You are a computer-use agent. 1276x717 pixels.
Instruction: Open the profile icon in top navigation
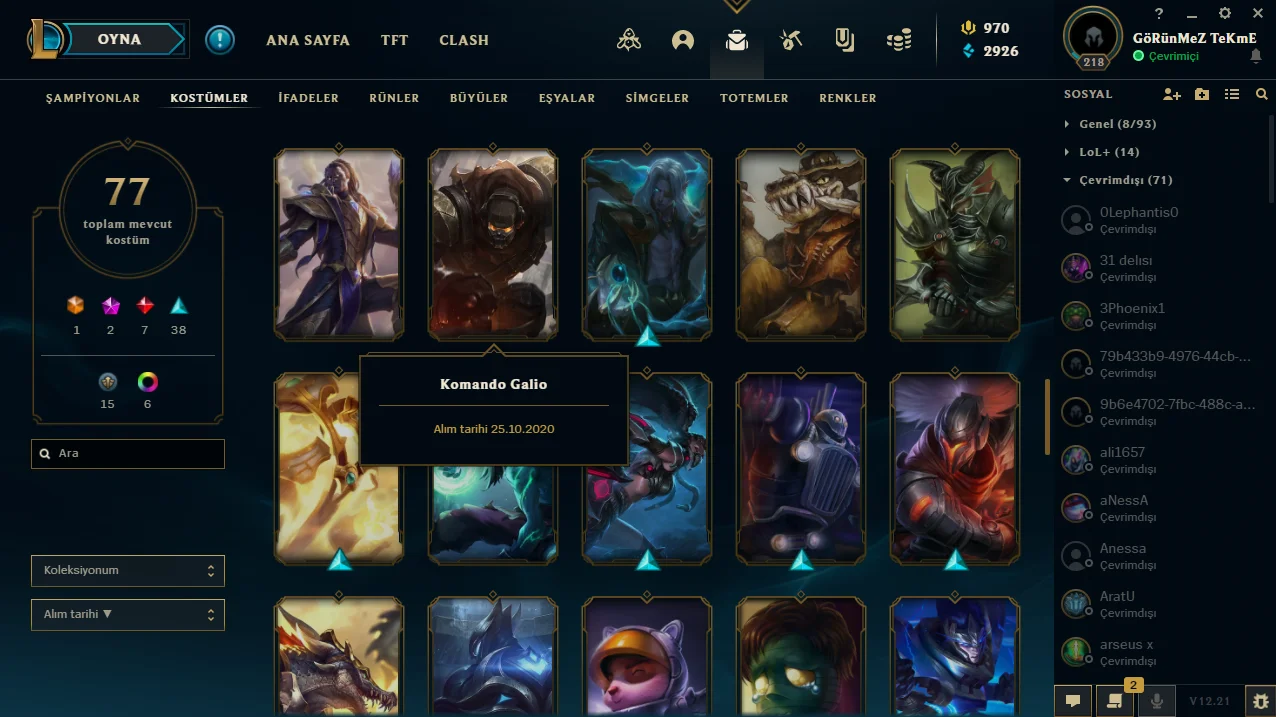tap(683, 41)
